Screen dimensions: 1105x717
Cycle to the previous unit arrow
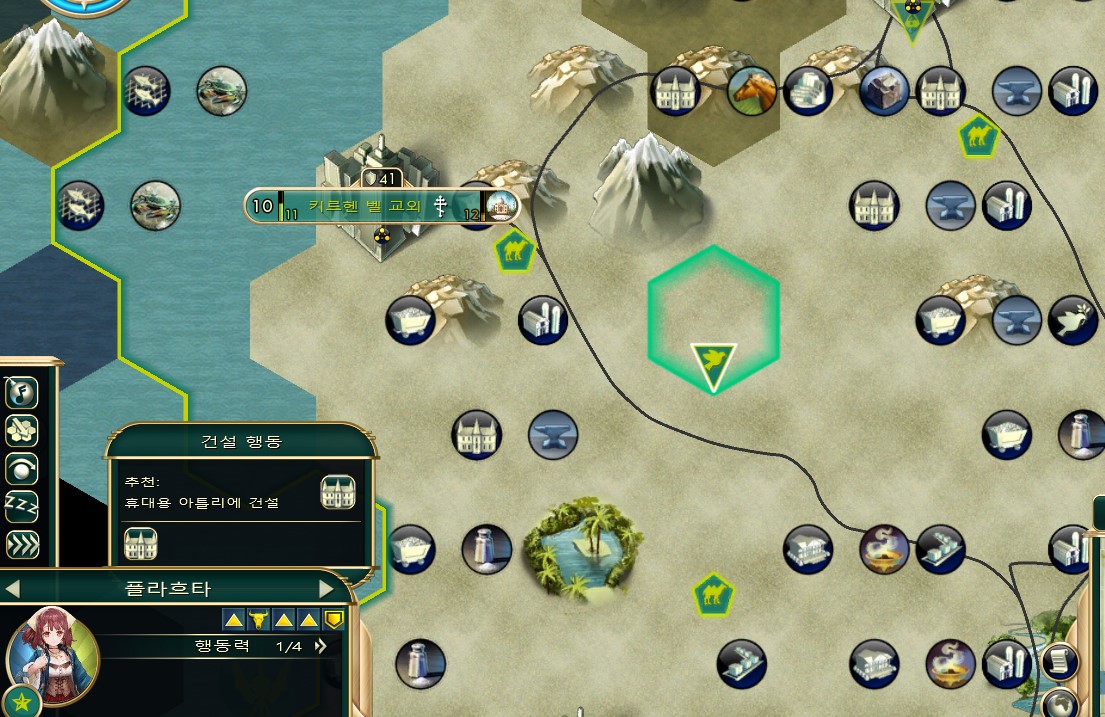click(x=13, y=589)
